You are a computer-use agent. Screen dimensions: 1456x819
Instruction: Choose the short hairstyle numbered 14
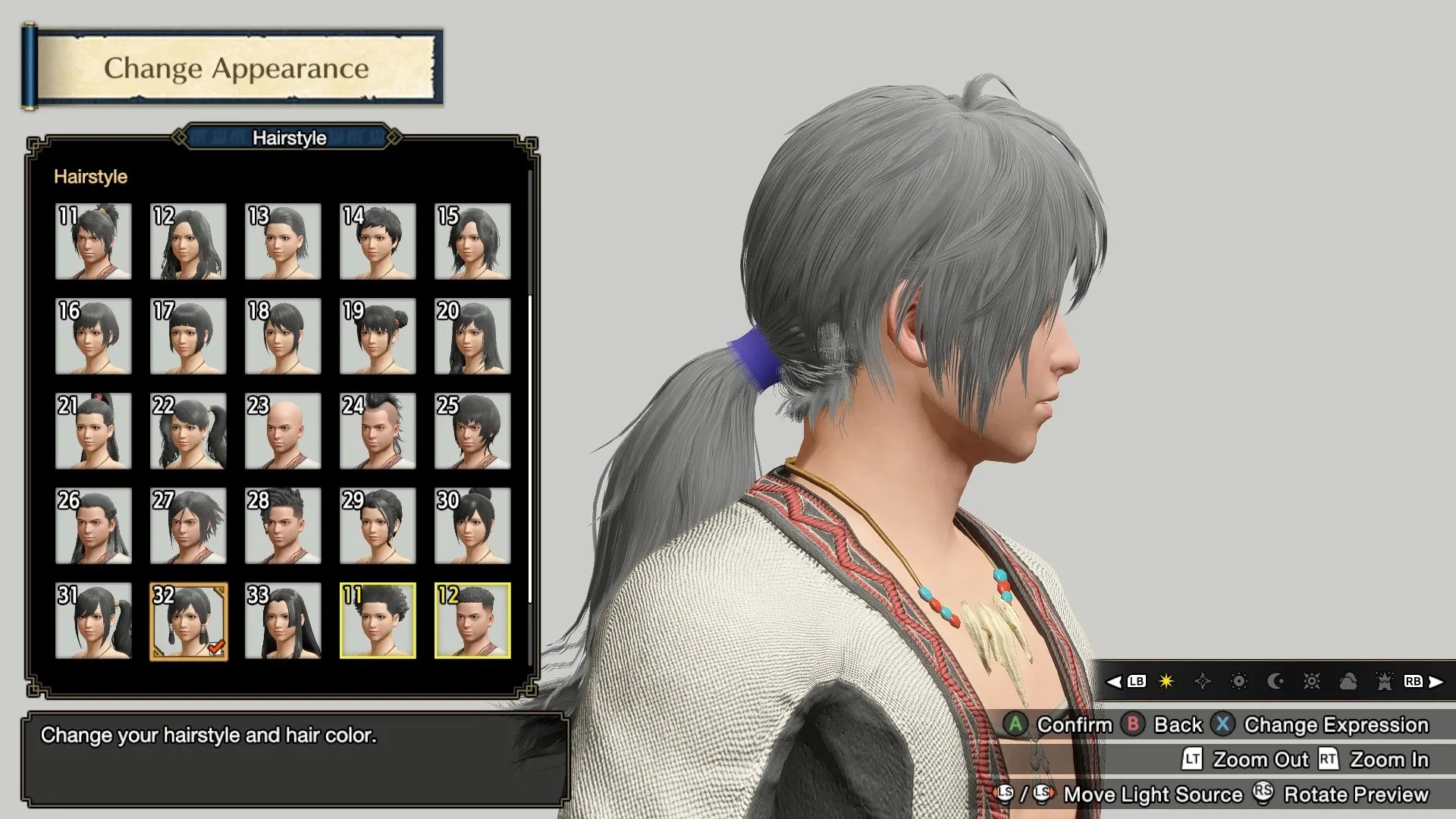click(378, 241)
